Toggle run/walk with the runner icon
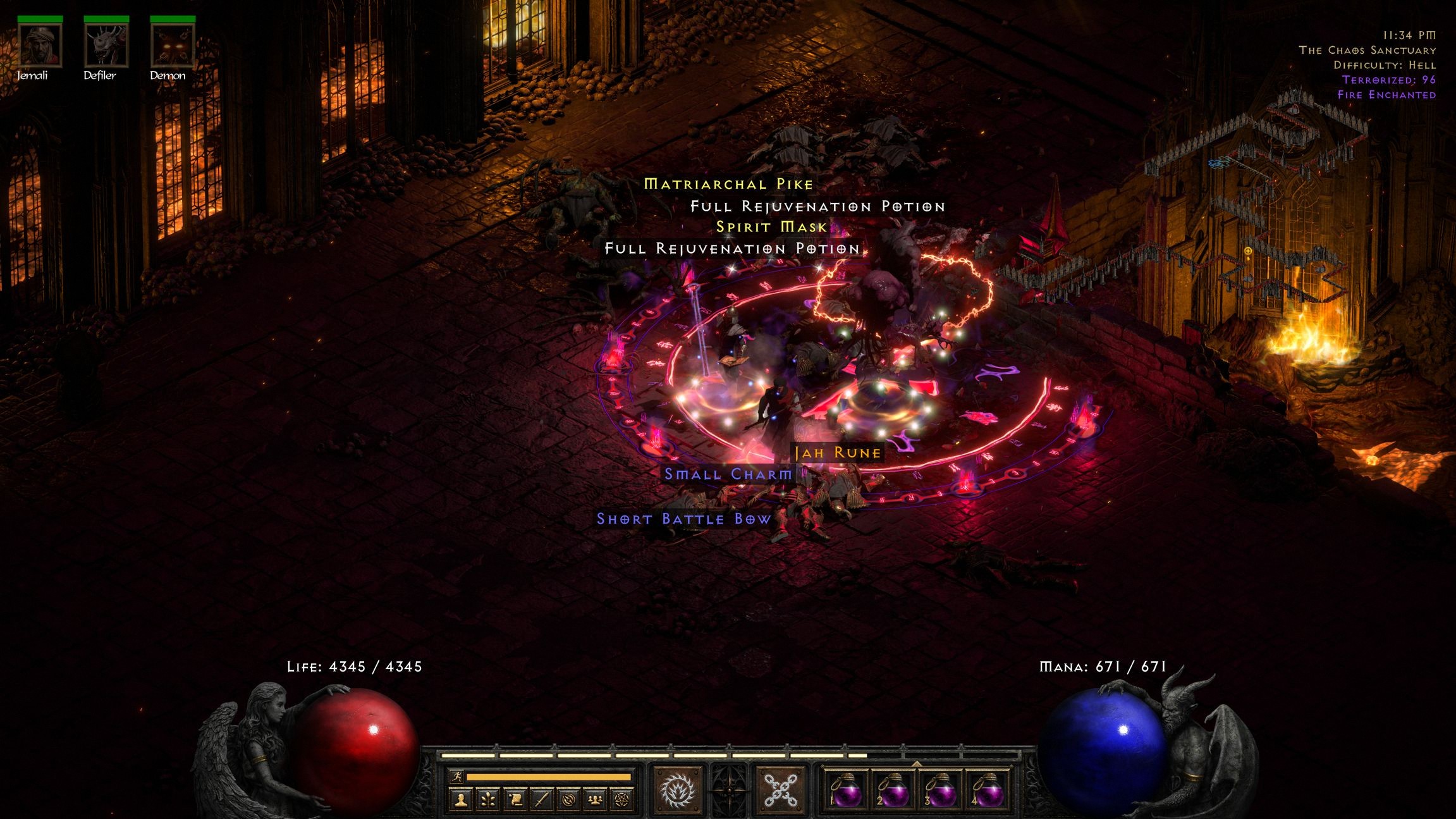Screen dimensions: 1456x819 (458, 776)
